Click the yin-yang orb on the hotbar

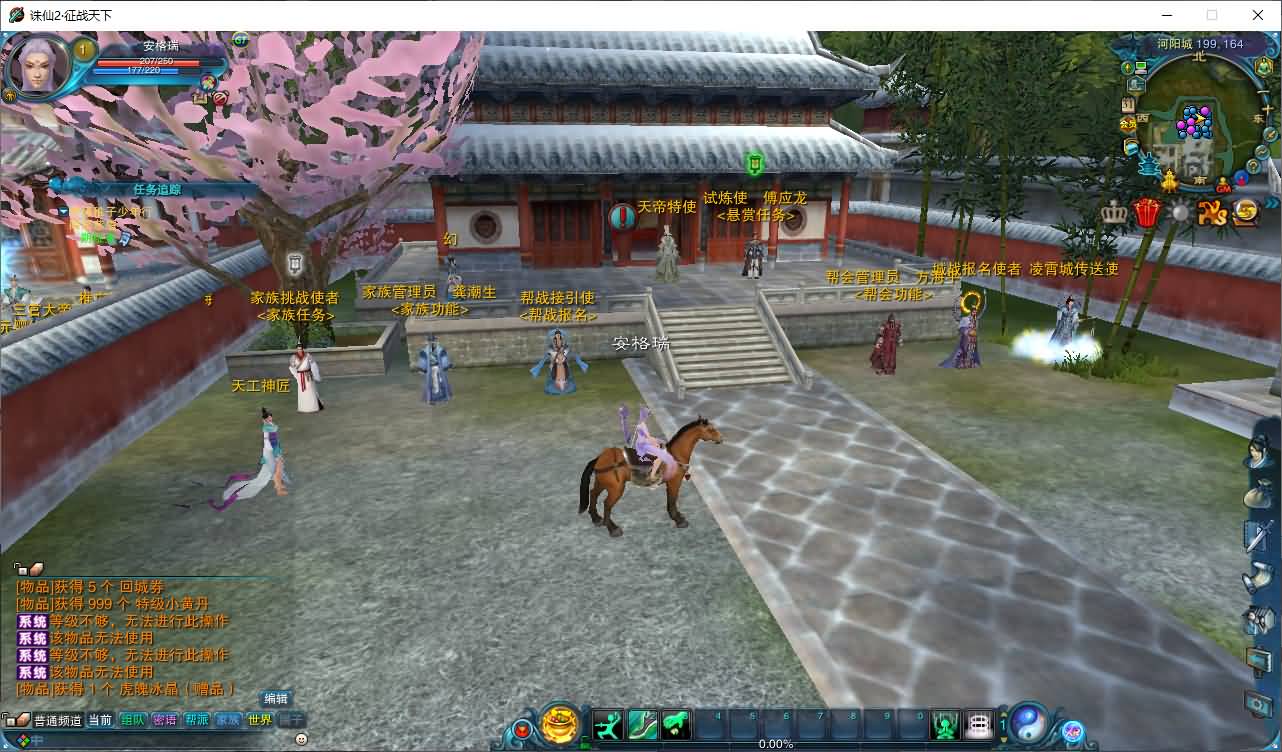pos(1028,723)
